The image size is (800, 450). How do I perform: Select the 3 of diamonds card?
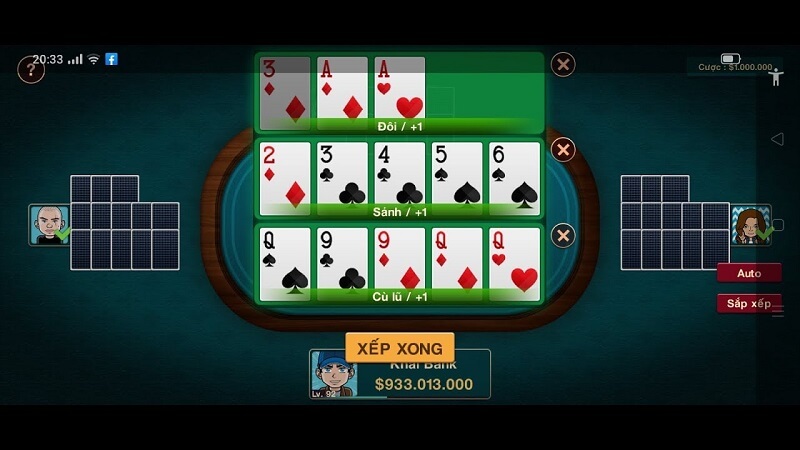click(x=284, y=92)
